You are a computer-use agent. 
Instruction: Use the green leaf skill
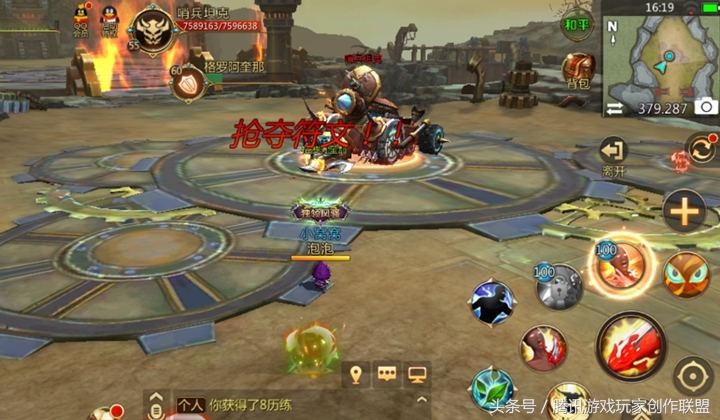point(492,388)
